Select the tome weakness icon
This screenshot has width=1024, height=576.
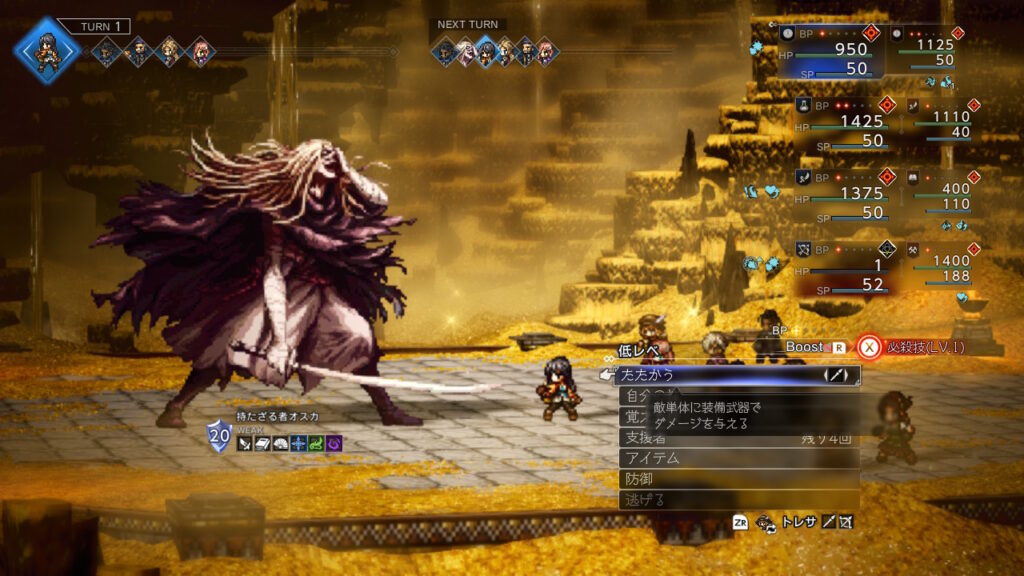pos(261,443)
